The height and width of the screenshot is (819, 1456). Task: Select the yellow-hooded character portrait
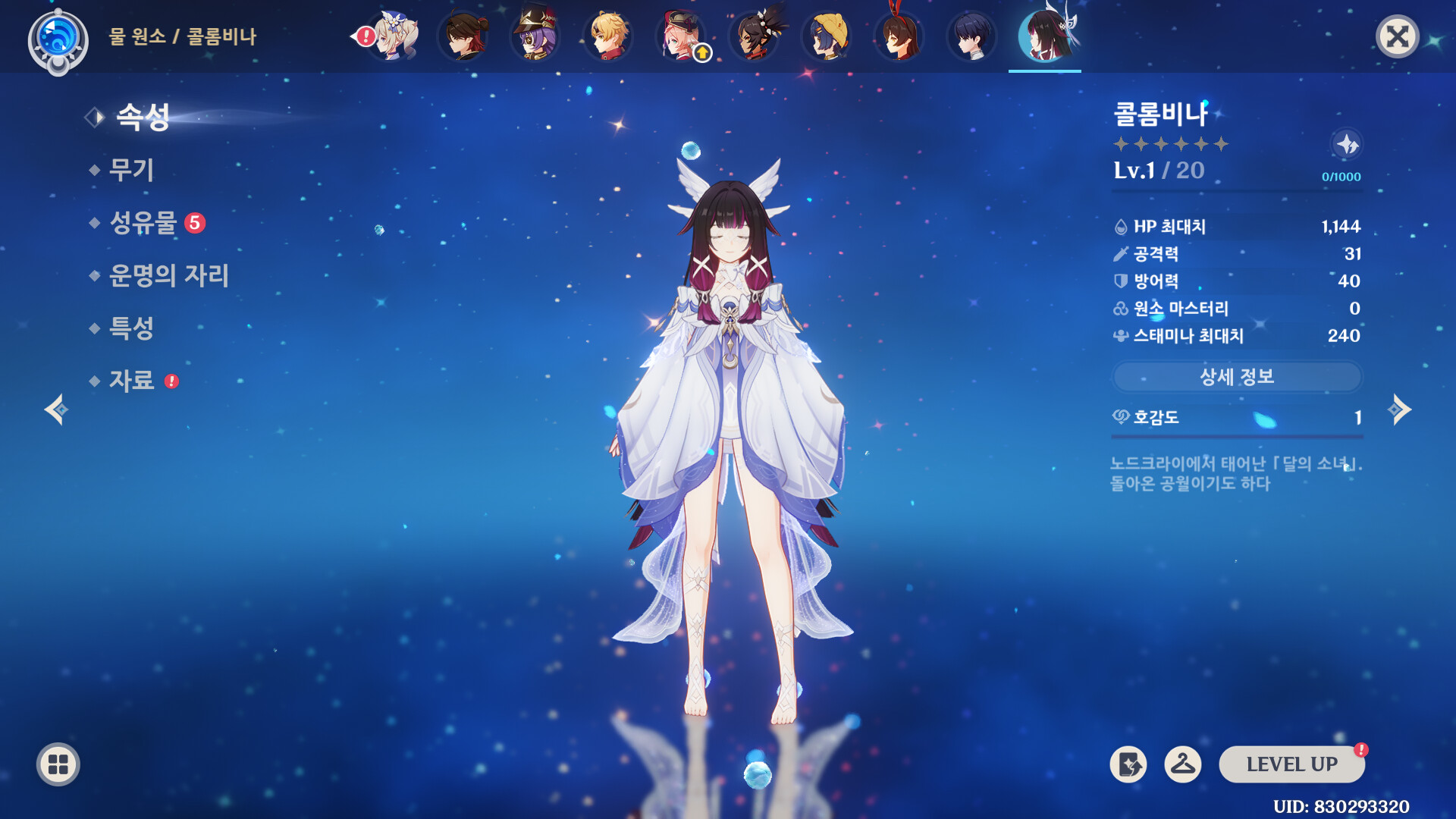(x=827, y=36)
